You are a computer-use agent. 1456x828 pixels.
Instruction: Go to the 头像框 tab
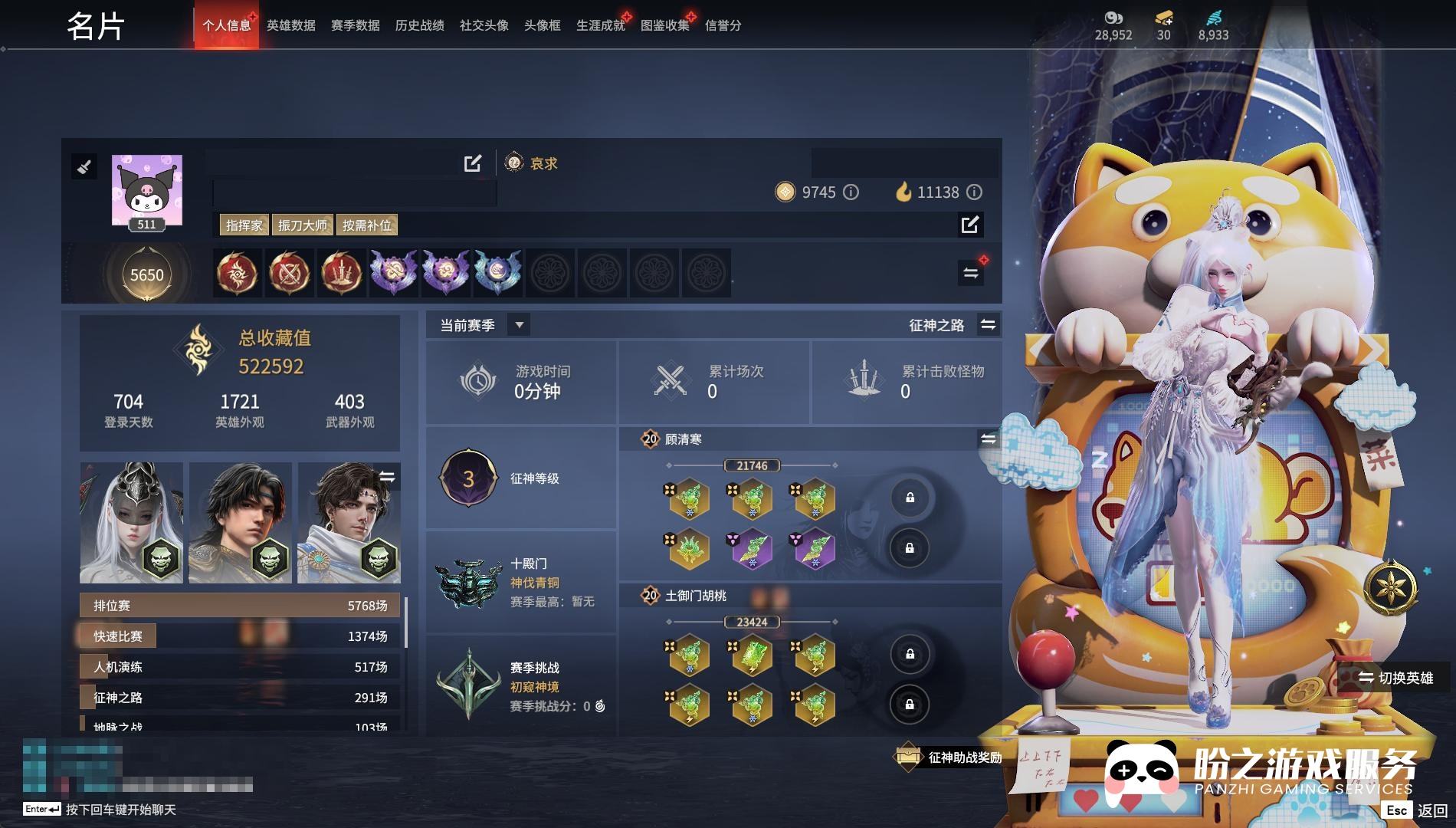point(543,25)
